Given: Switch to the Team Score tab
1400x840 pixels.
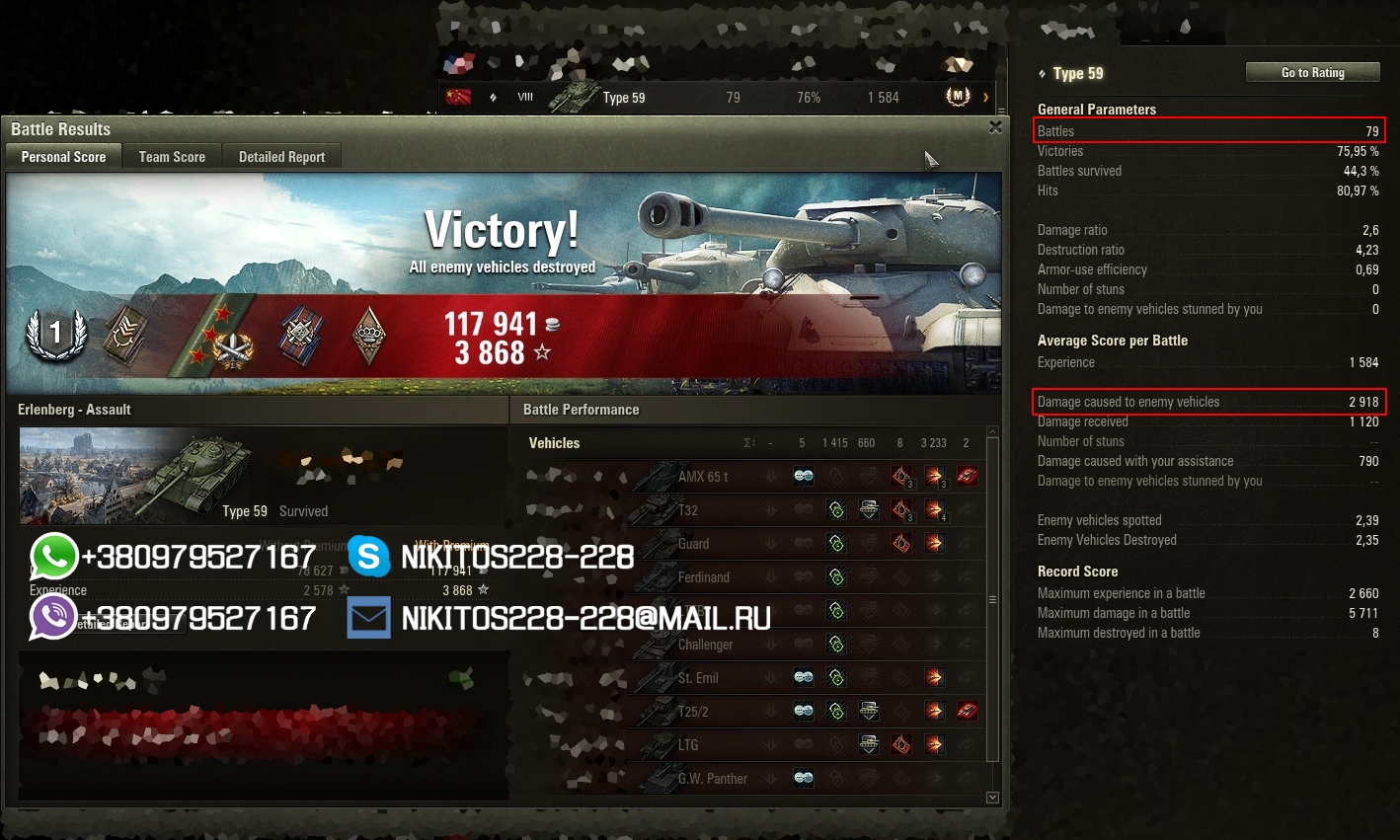Looking at the screenshot, I should pyautogui.click(x=172, y=157).
